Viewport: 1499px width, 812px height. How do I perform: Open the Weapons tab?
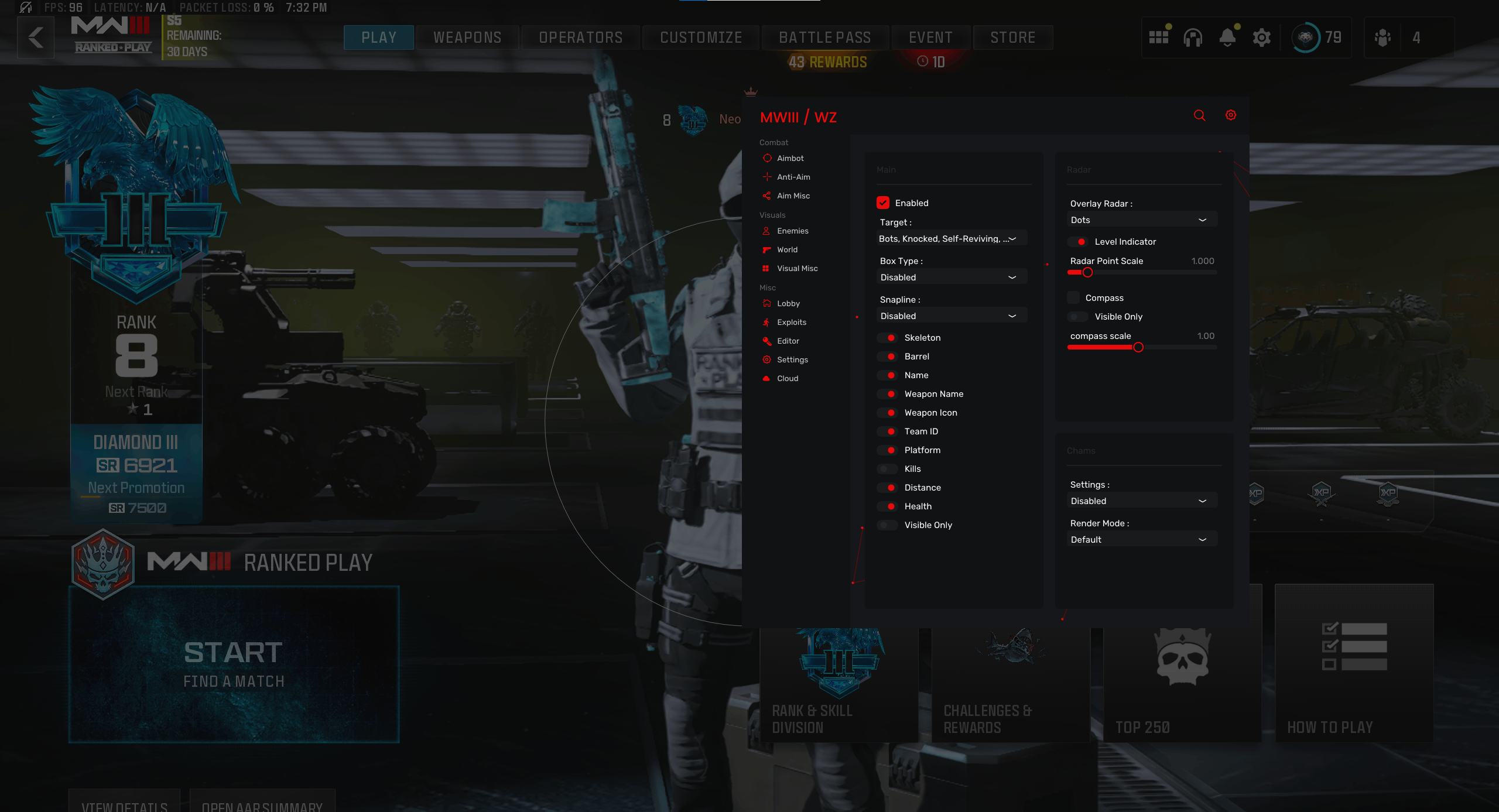pos(467,37)
